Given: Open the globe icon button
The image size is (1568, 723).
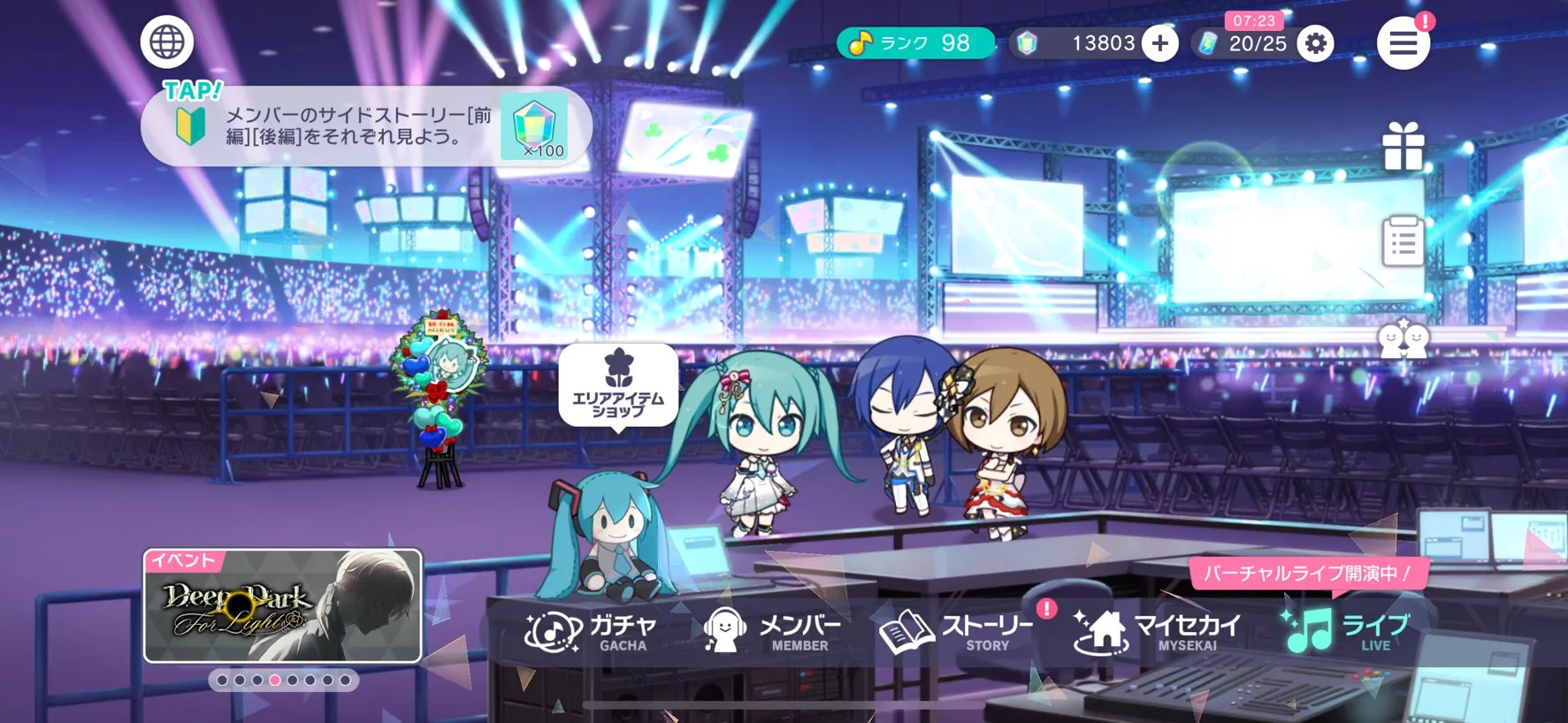Looking at the screenshot, I should (x=166, y=42).
